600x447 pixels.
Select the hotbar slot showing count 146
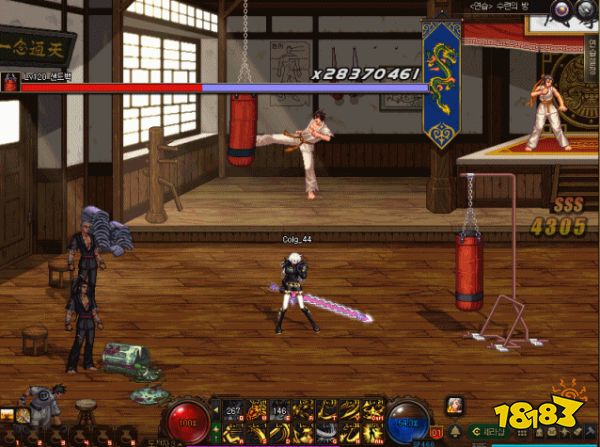[279, 411]
